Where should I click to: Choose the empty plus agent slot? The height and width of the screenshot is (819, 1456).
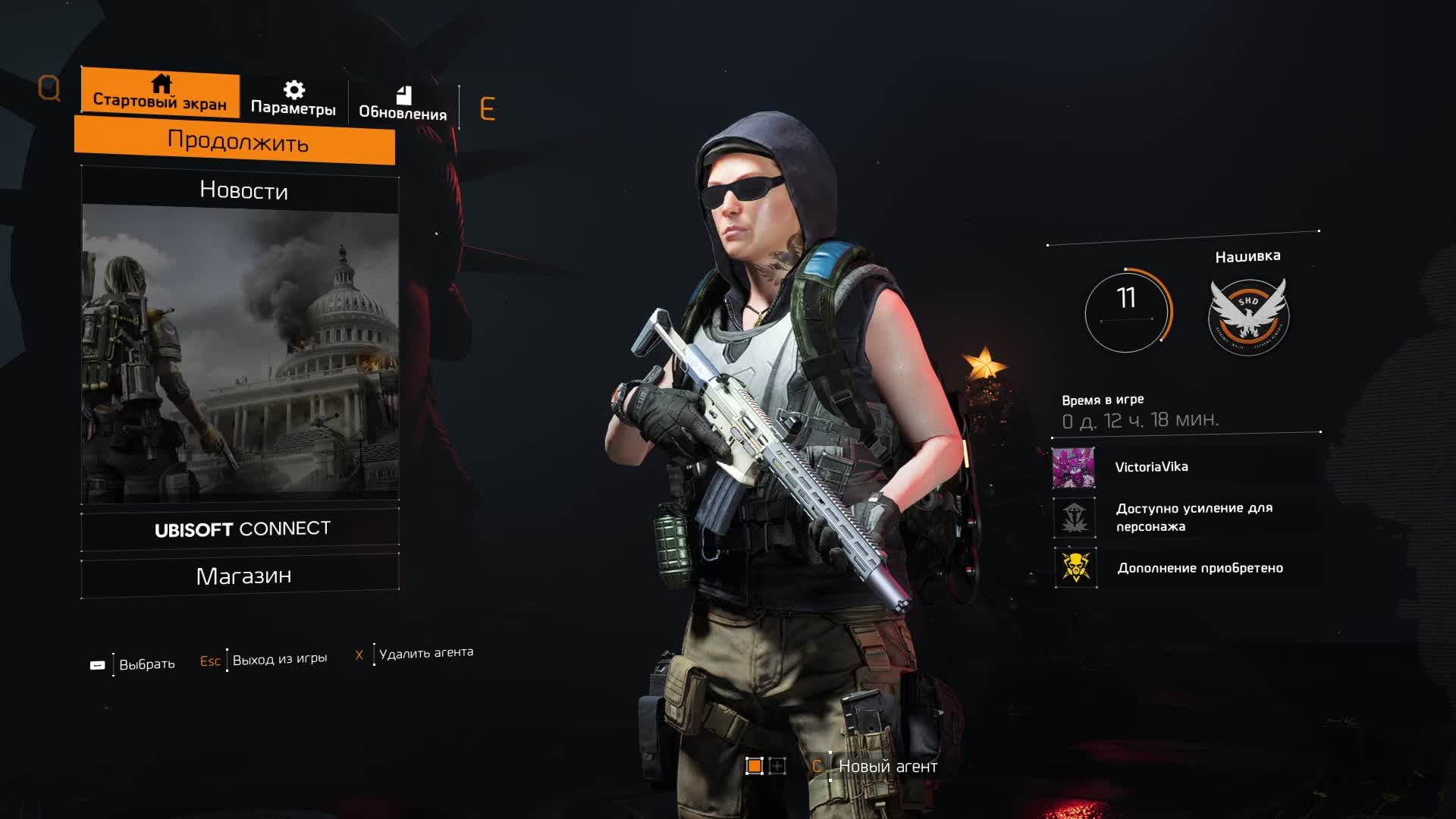[777, 766]
